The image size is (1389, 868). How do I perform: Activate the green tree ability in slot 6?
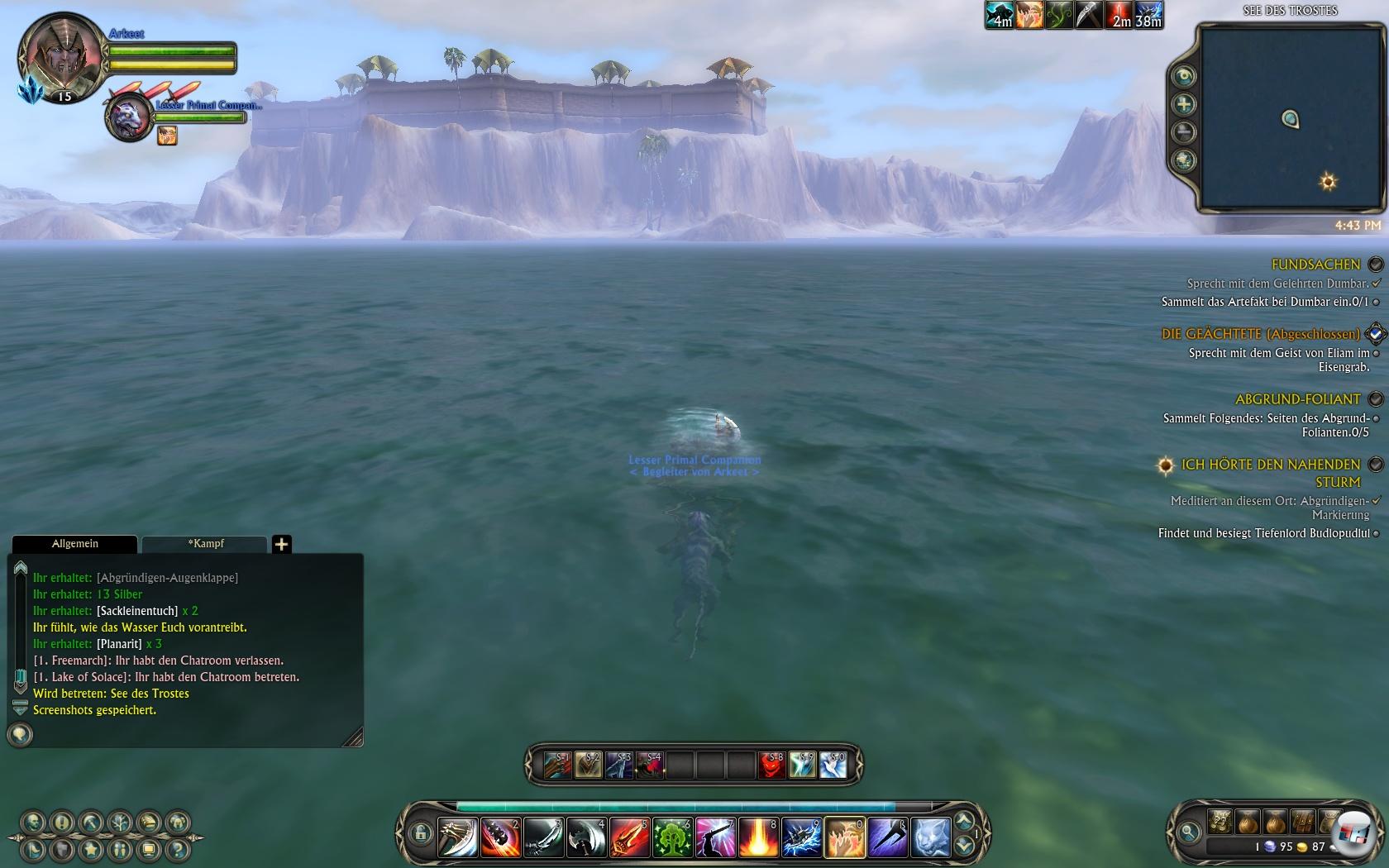[672, 837]
